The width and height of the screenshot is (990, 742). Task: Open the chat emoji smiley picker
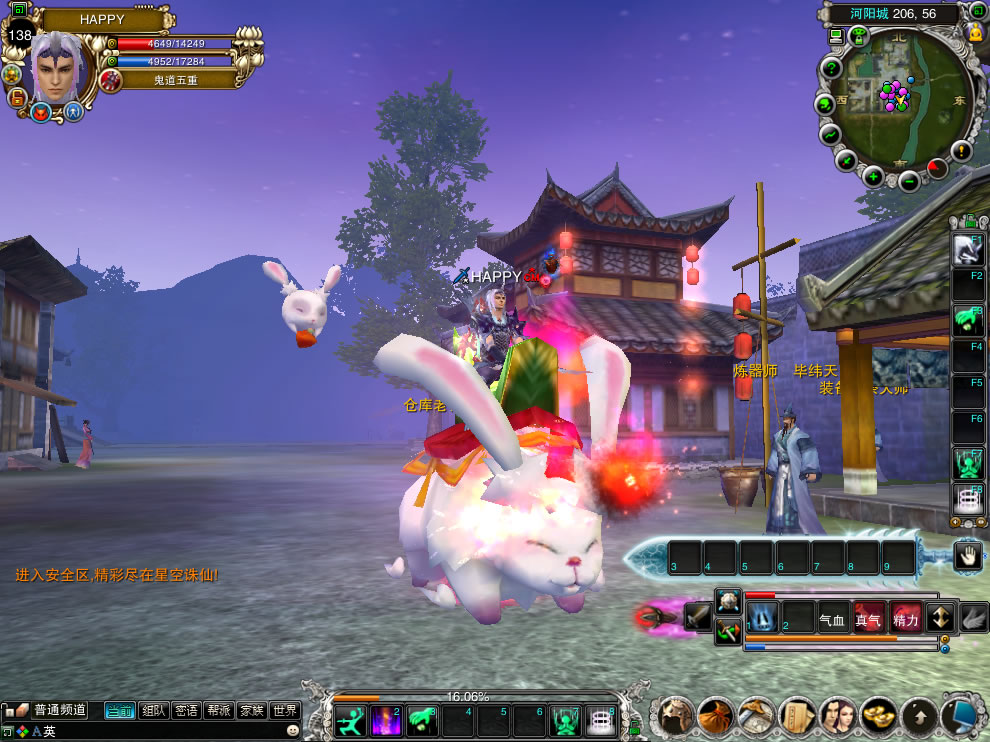pyautogui.click(x=292, y=731)
